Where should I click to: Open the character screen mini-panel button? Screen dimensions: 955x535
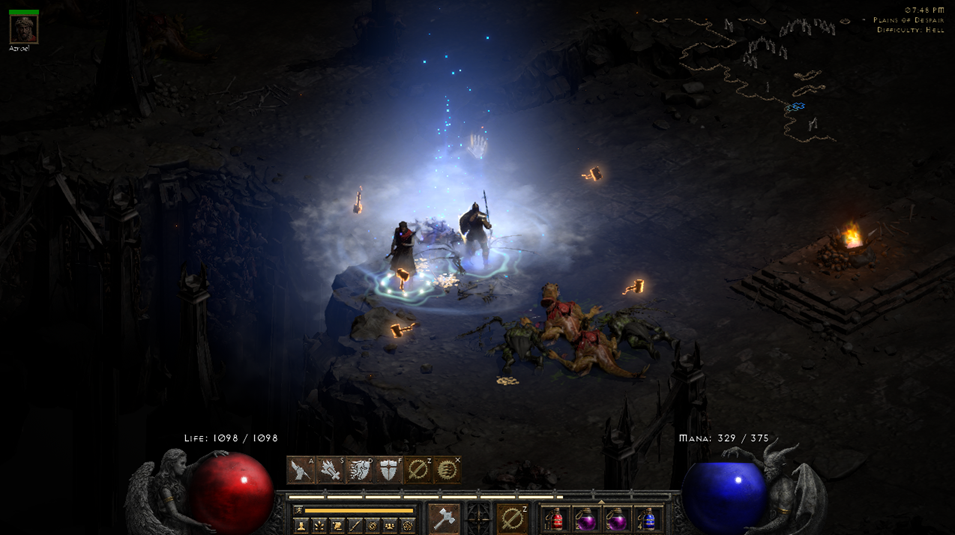click(301, 526)
